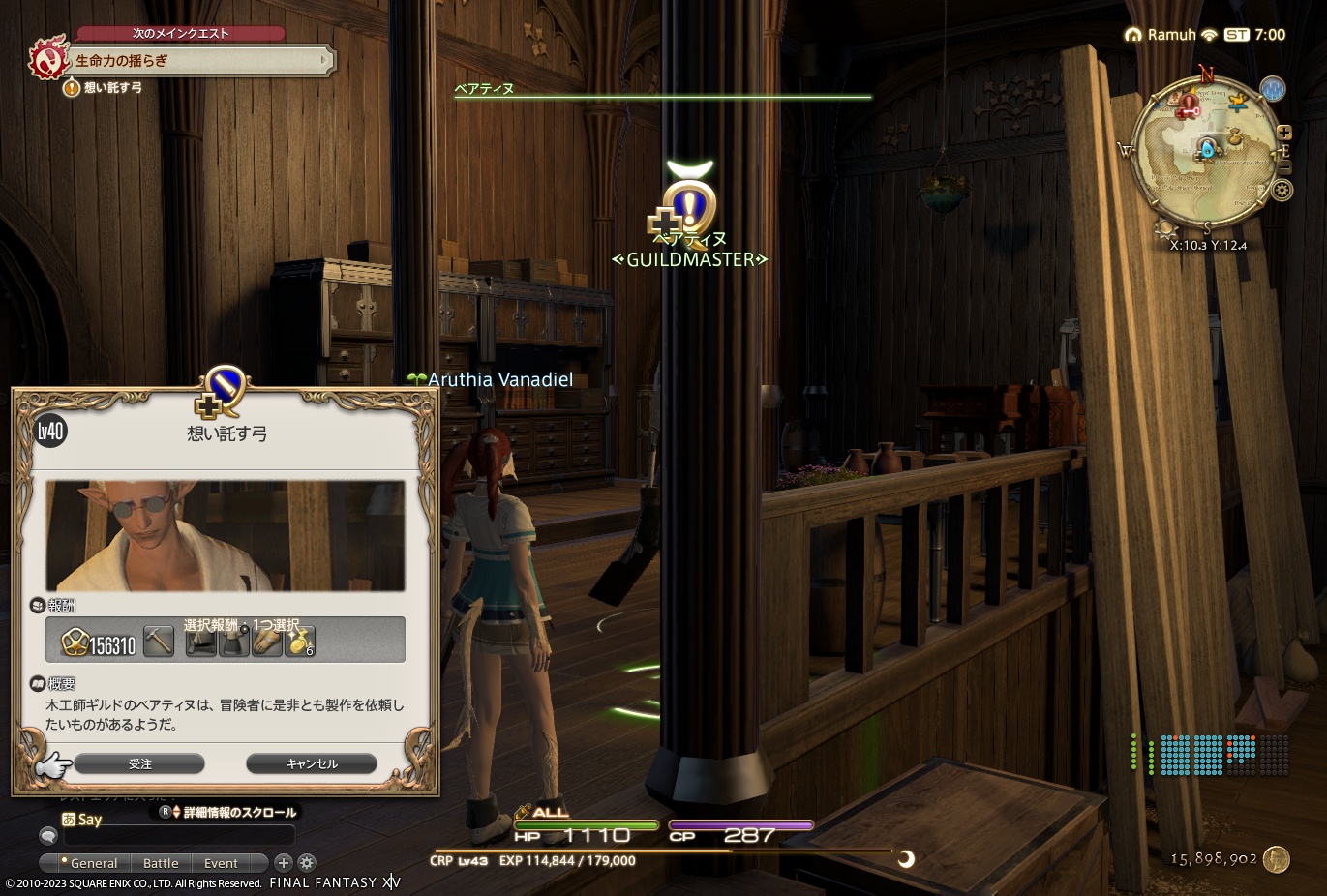Select the hammer crafting reward icon

point(158,641)
